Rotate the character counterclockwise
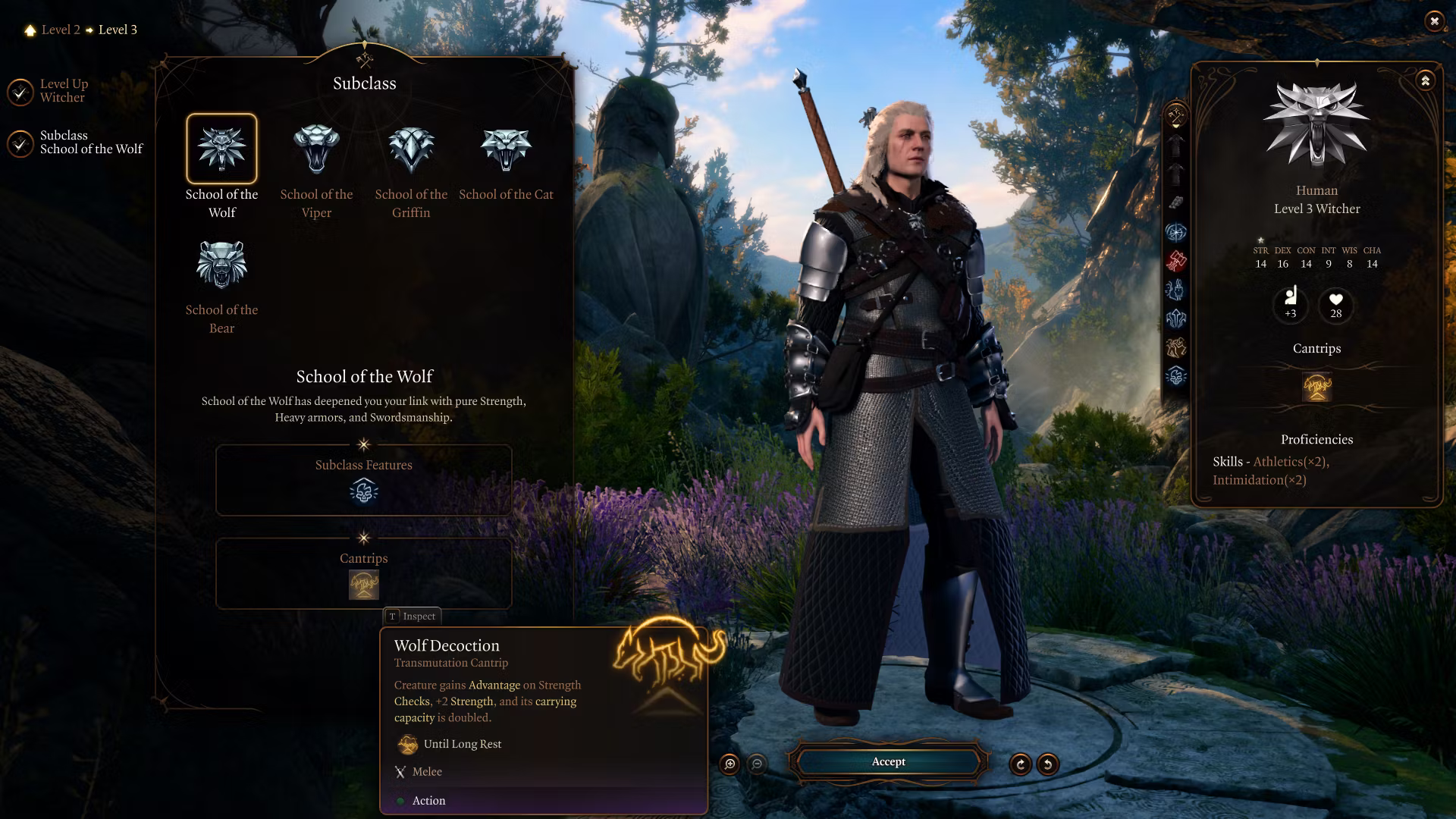Screen dimensions: 1456x819 click(1048, 764)
